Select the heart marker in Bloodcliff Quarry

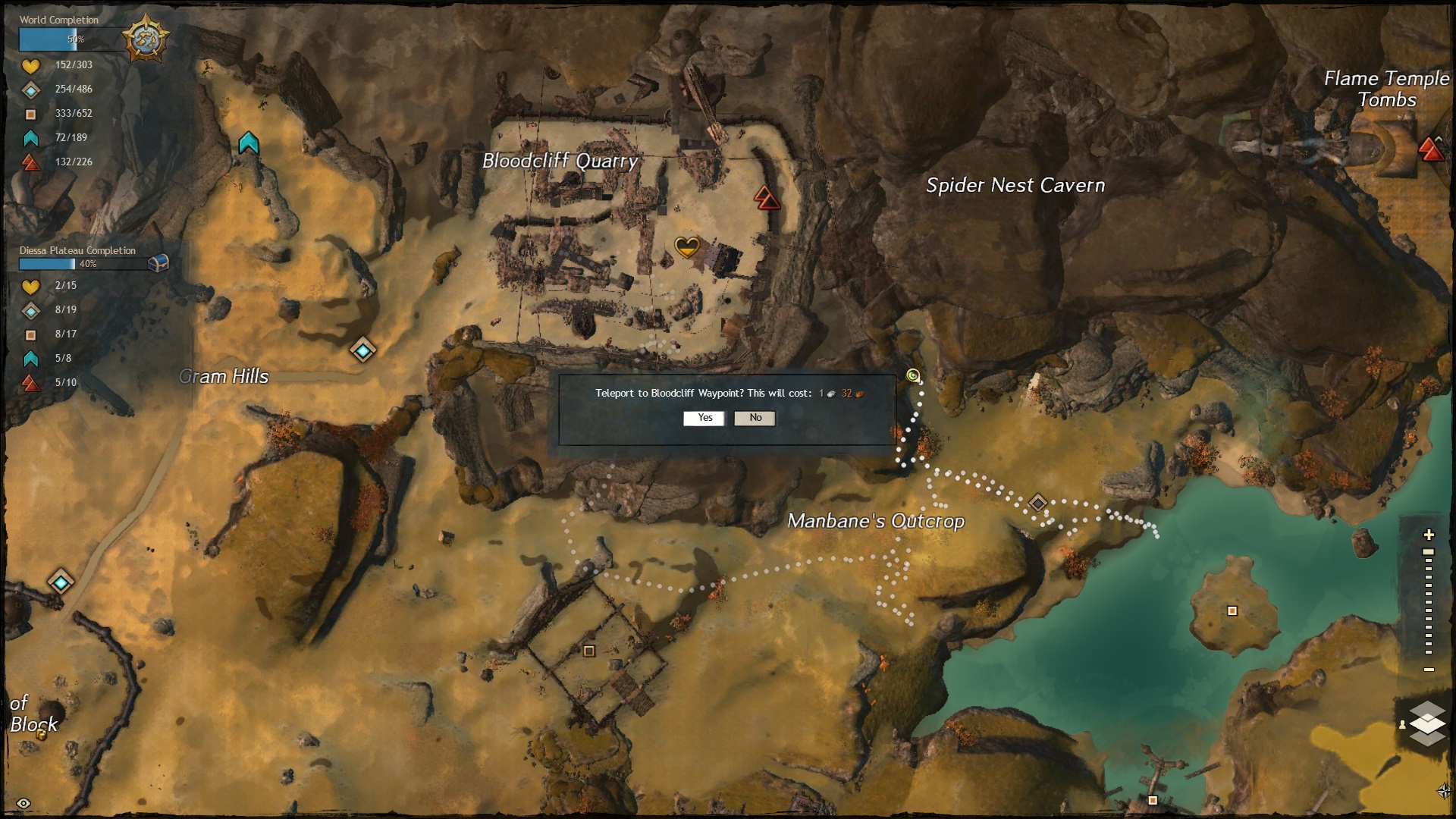[686, 246]
